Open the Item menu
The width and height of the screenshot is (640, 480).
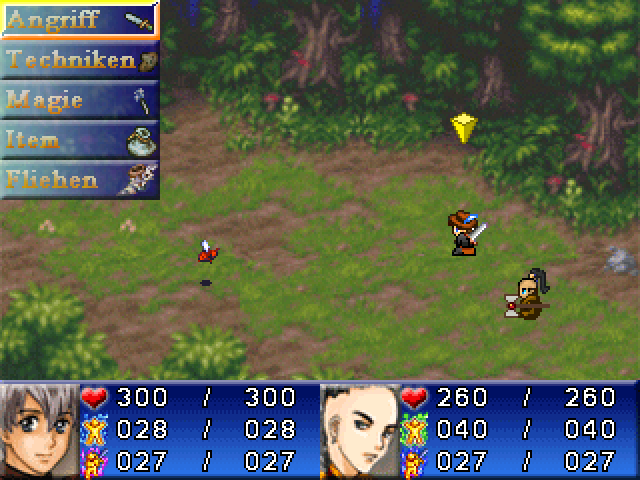(80, 140)
